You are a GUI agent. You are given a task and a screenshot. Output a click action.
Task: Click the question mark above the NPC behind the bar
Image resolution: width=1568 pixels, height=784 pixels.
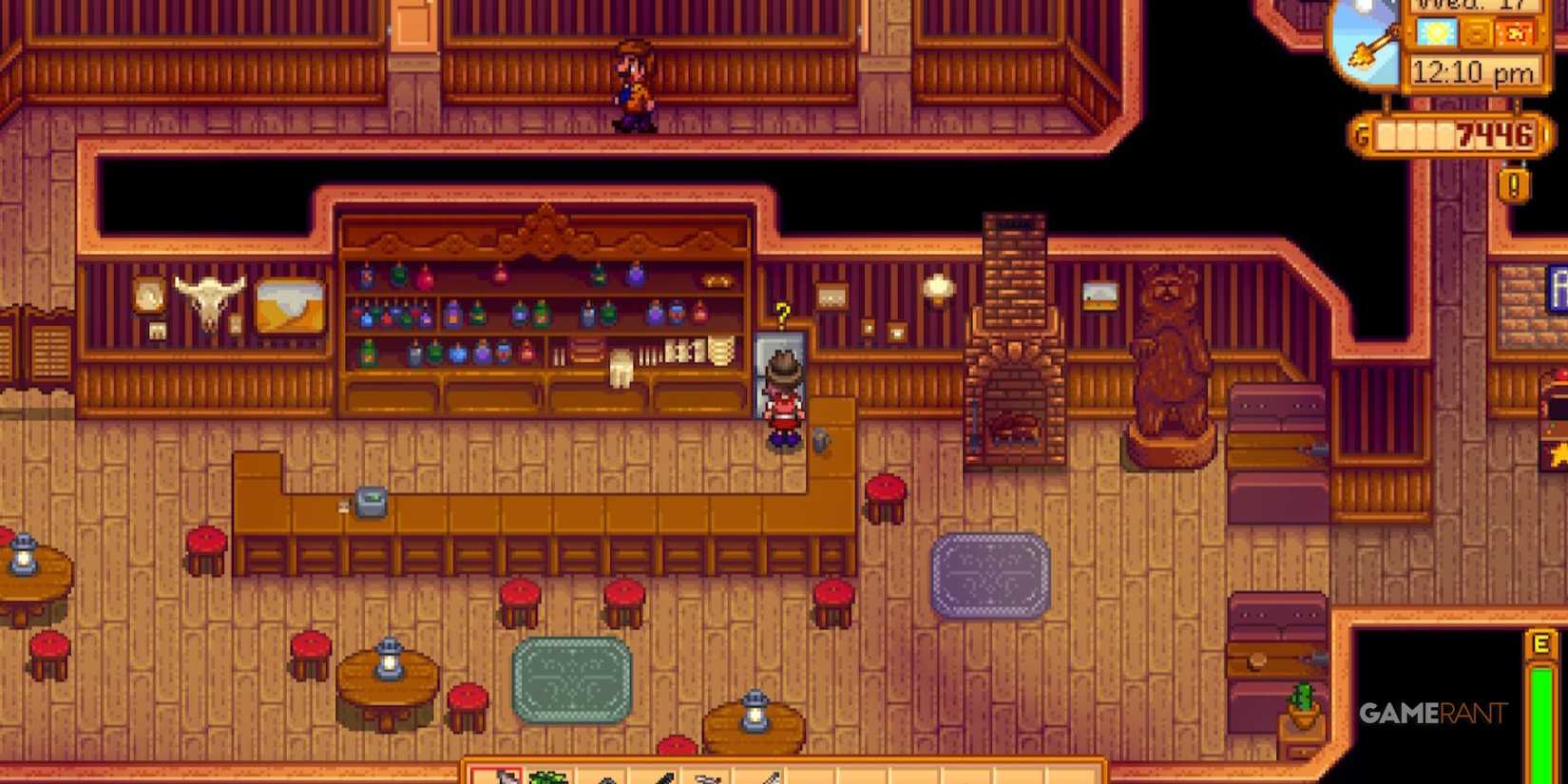click(781, 314)
